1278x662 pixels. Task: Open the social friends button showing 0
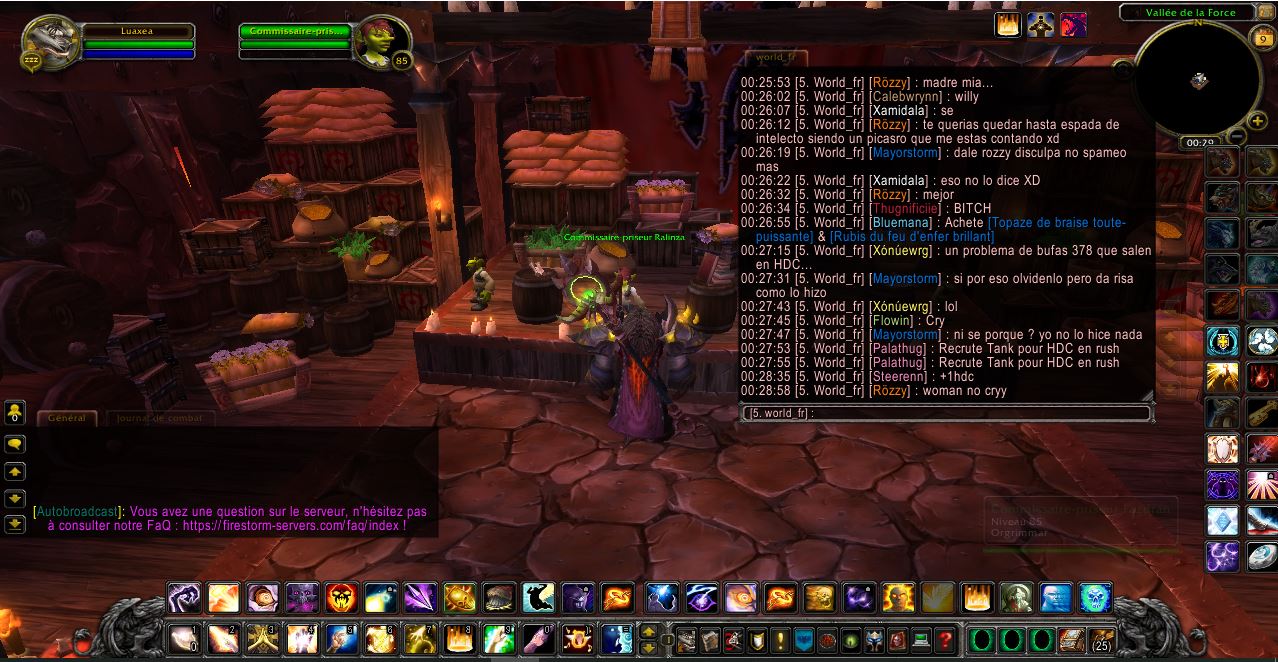15,412
